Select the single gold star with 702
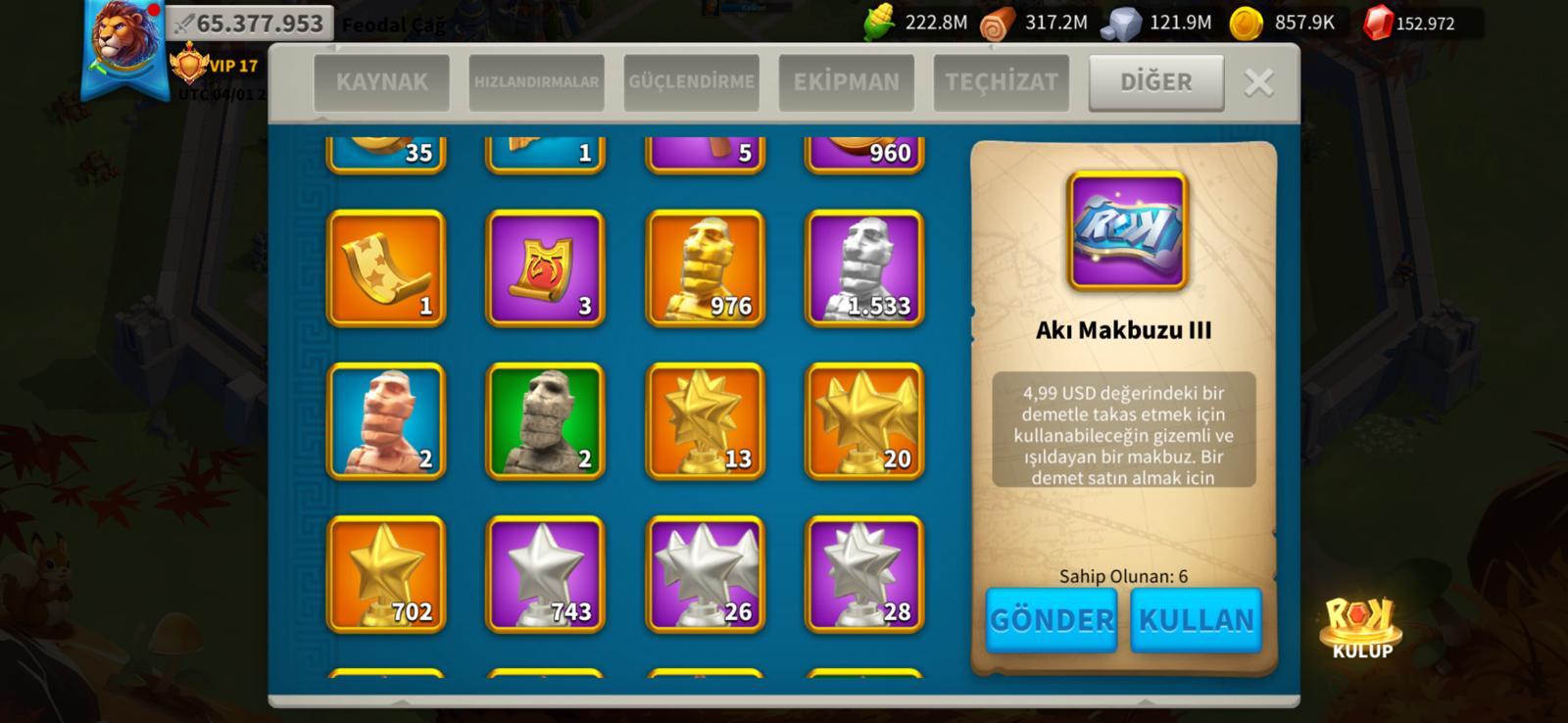Viewport: 1568px width, 723px height. (386, 573)
